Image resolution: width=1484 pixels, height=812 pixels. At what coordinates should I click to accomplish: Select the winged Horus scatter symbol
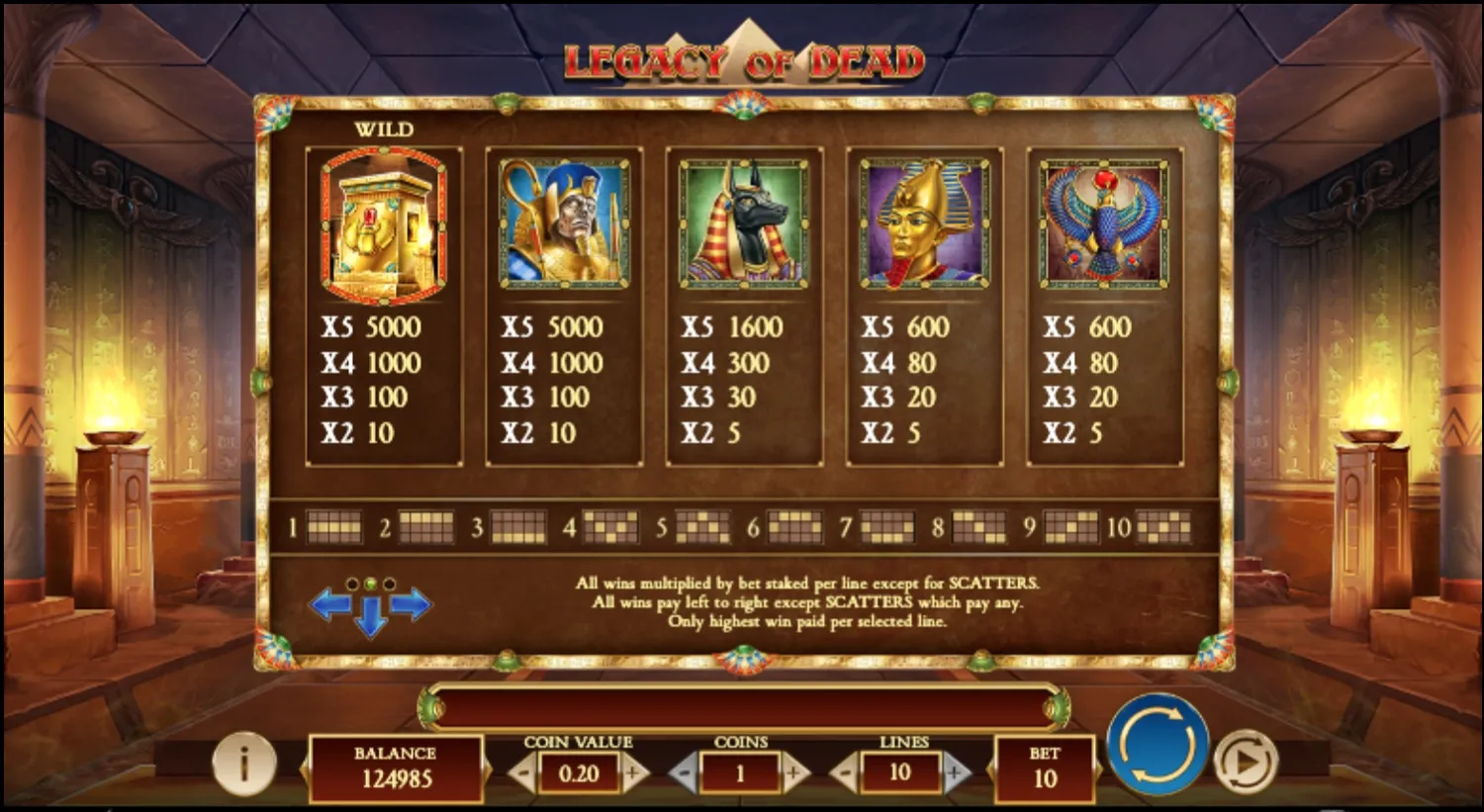pos(1104,223)
